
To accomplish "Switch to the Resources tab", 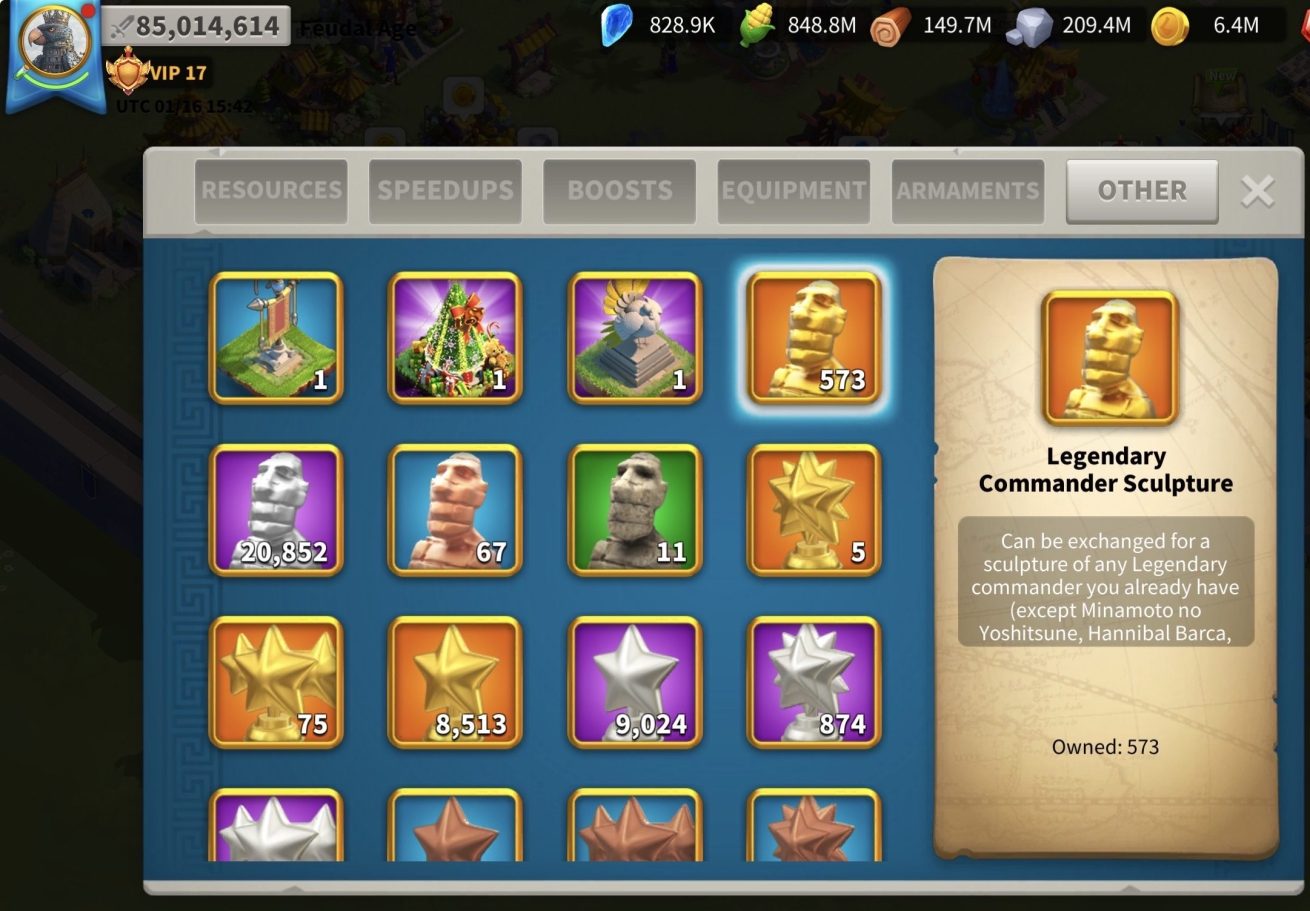I will (x=271, y=191).
